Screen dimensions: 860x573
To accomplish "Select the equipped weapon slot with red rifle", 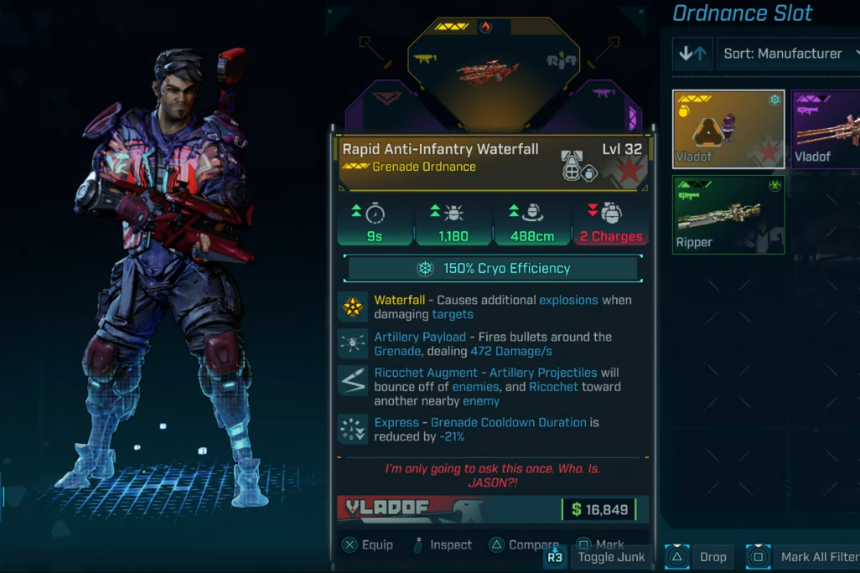I will (485, 70).
